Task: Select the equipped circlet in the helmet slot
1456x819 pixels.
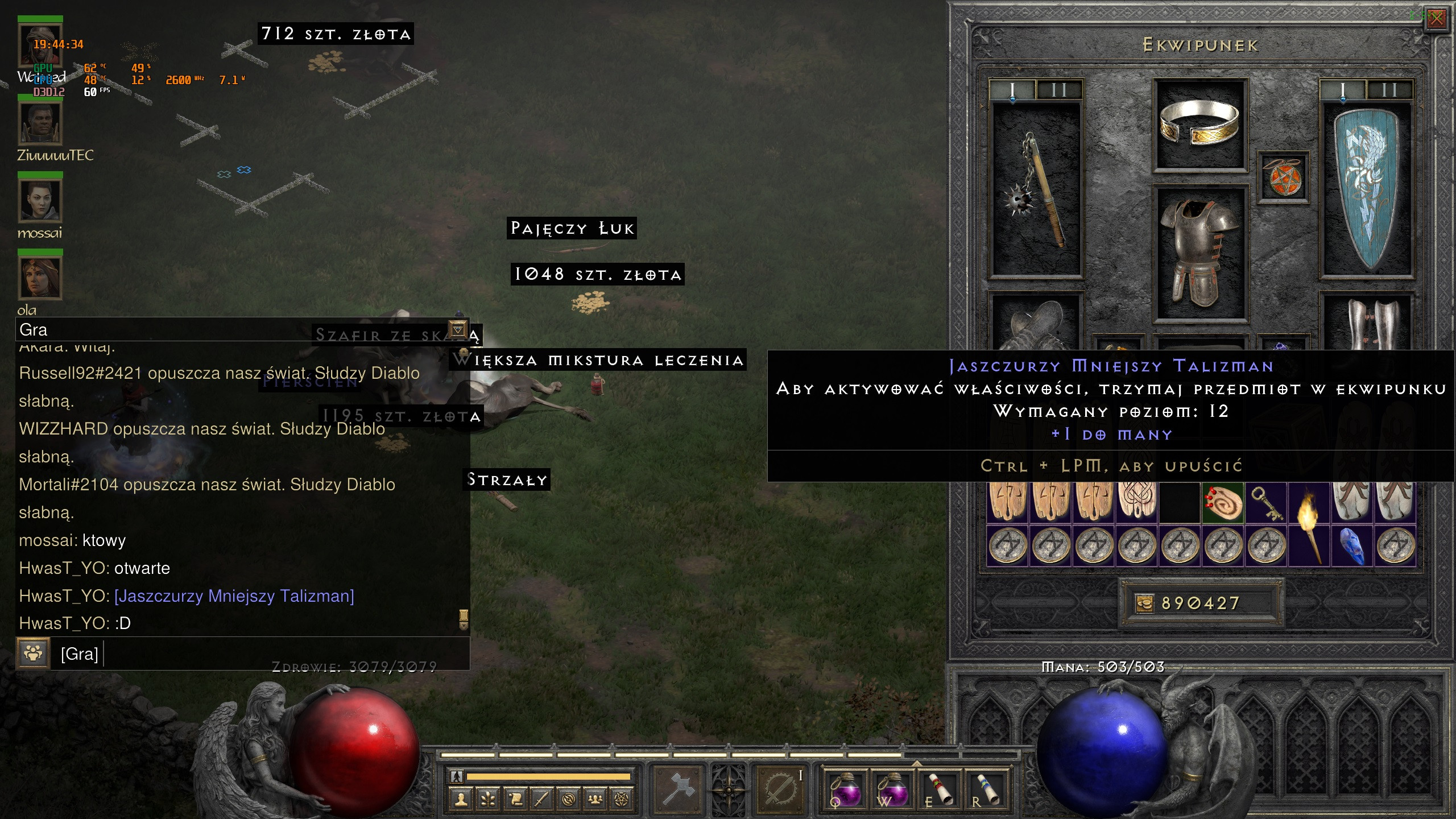Action: [x=1199, y=123]
